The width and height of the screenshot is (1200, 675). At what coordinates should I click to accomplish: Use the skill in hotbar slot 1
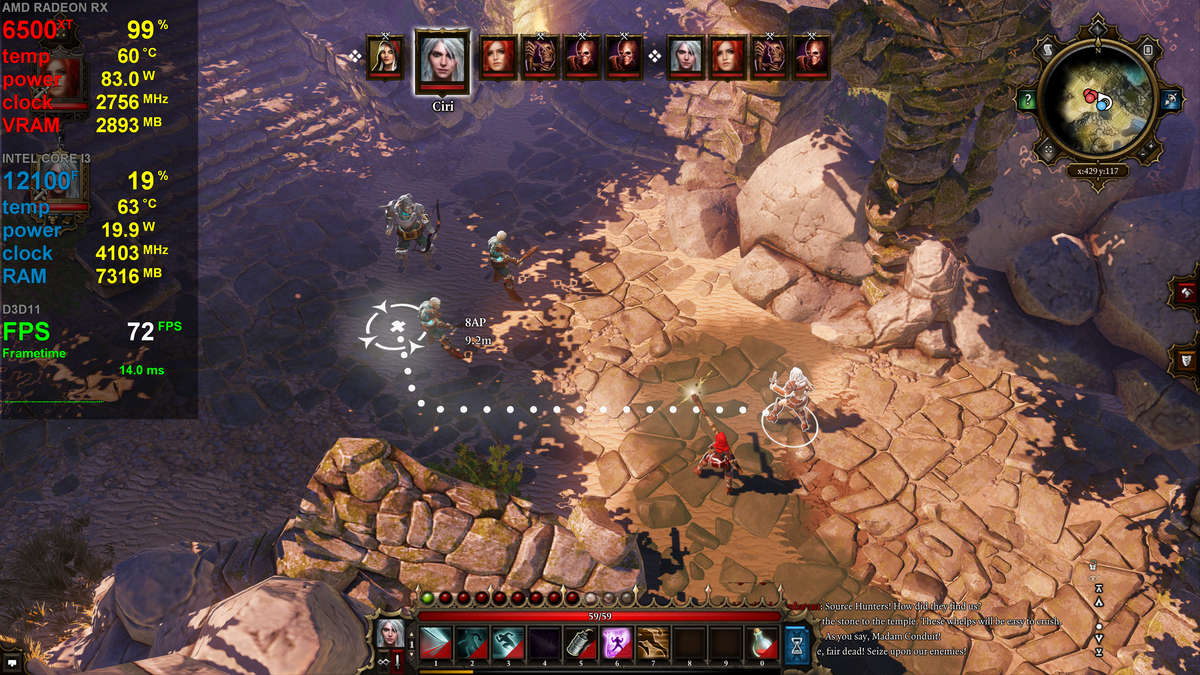(435, 643)
